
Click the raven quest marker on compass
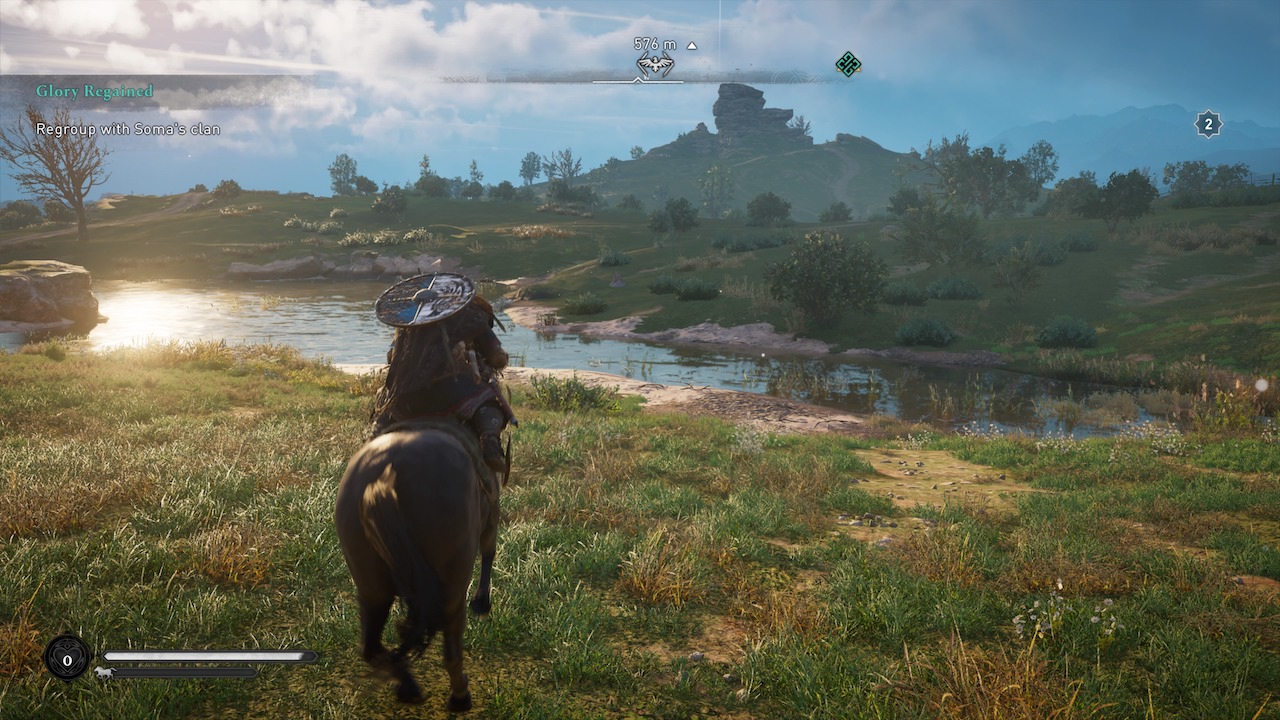tap(655, 66)
